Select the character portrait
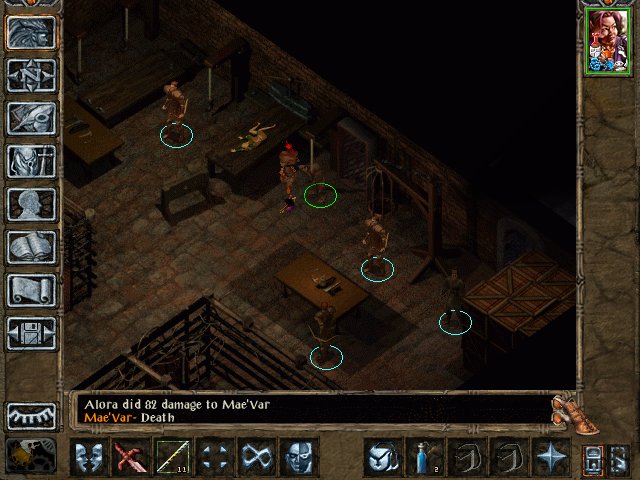The height and width of the screenshot is (480, 640). [608, 41]
